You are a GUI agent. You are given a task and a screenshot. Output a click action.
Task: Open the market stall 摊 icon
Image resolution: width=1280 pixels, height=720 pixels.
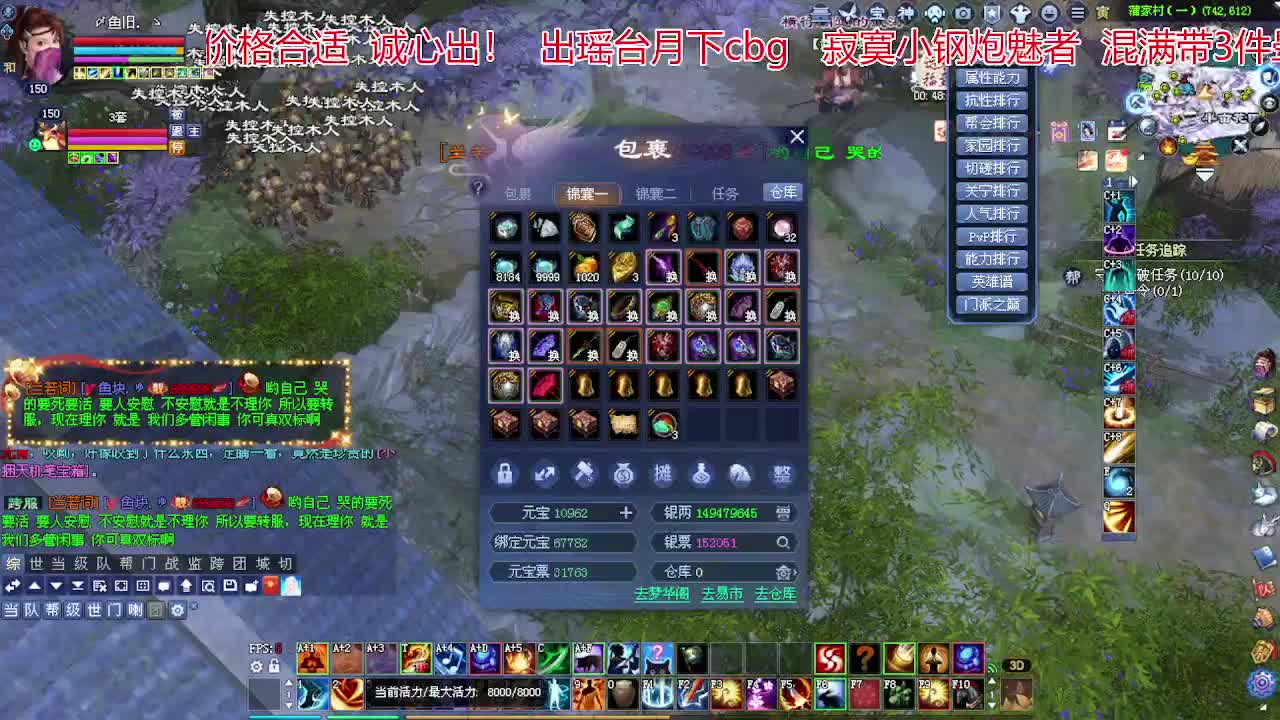665,475
